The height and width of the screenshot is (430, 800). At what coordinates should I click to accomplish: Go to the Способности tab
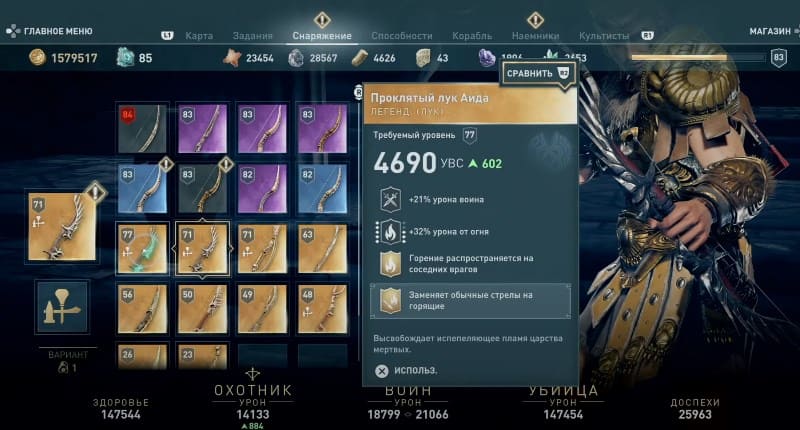[401, 36]
